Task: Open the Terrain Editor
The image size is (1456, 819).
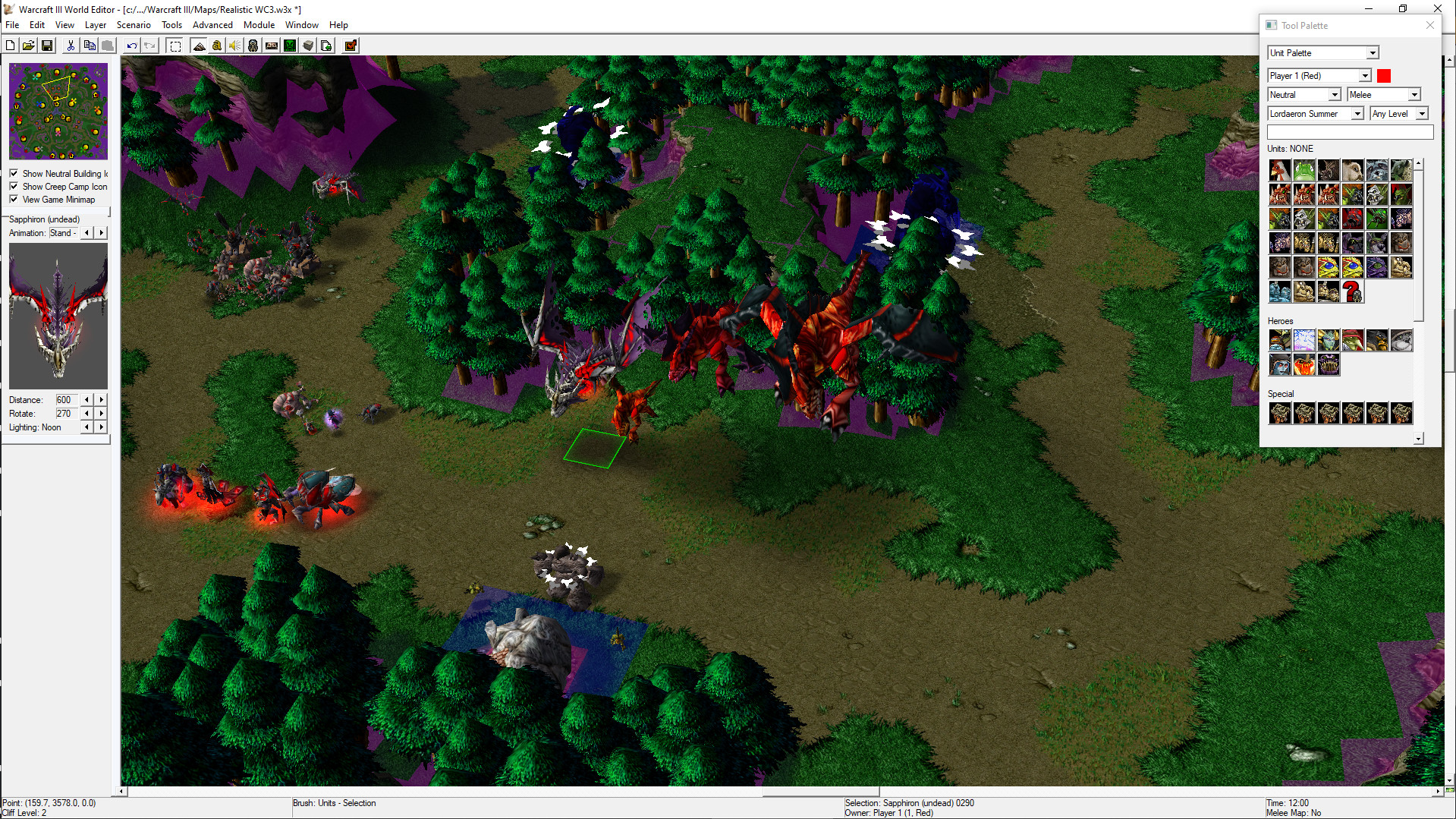Action: tap(200, 46)
